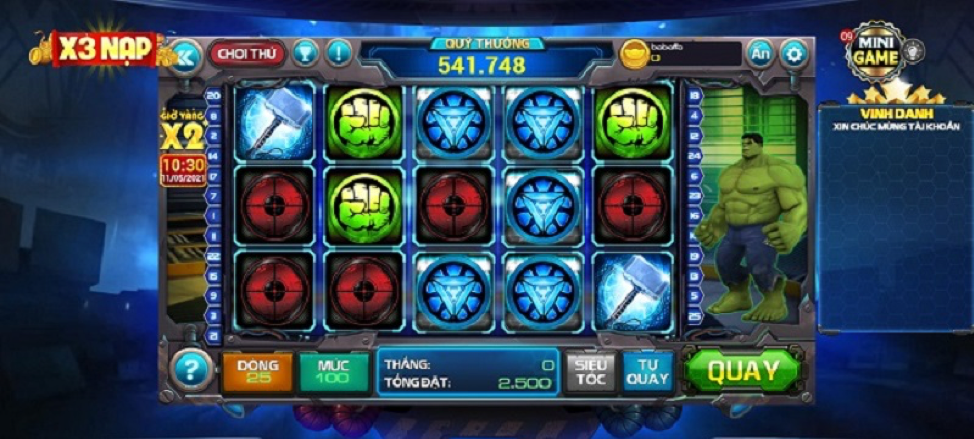
Task: Select the CHƠI THỬ trial play button
Action: click(x=246, y=52)
